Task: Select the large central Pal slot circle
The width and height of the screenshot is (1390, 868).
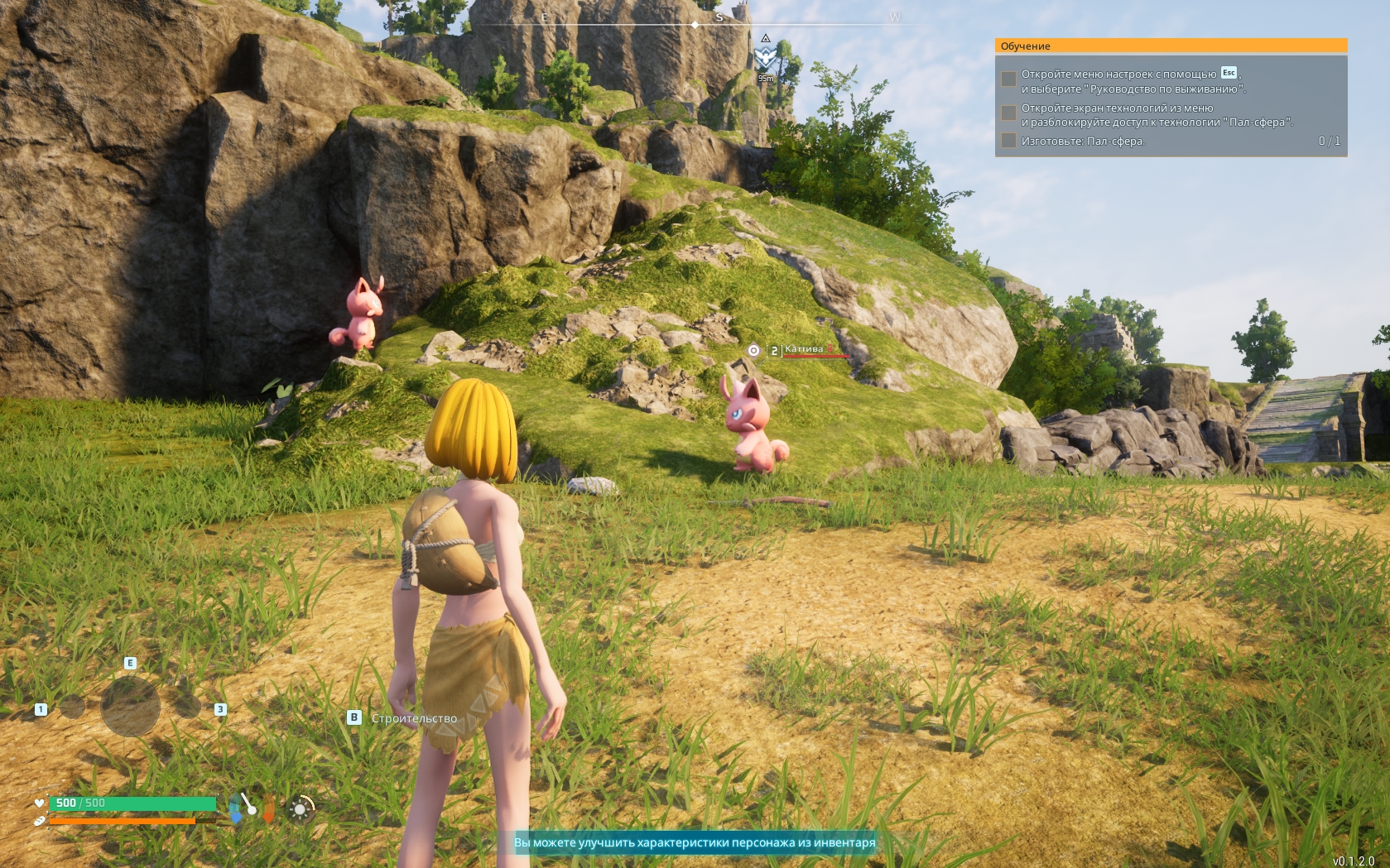Action: (x=130, y=707)
